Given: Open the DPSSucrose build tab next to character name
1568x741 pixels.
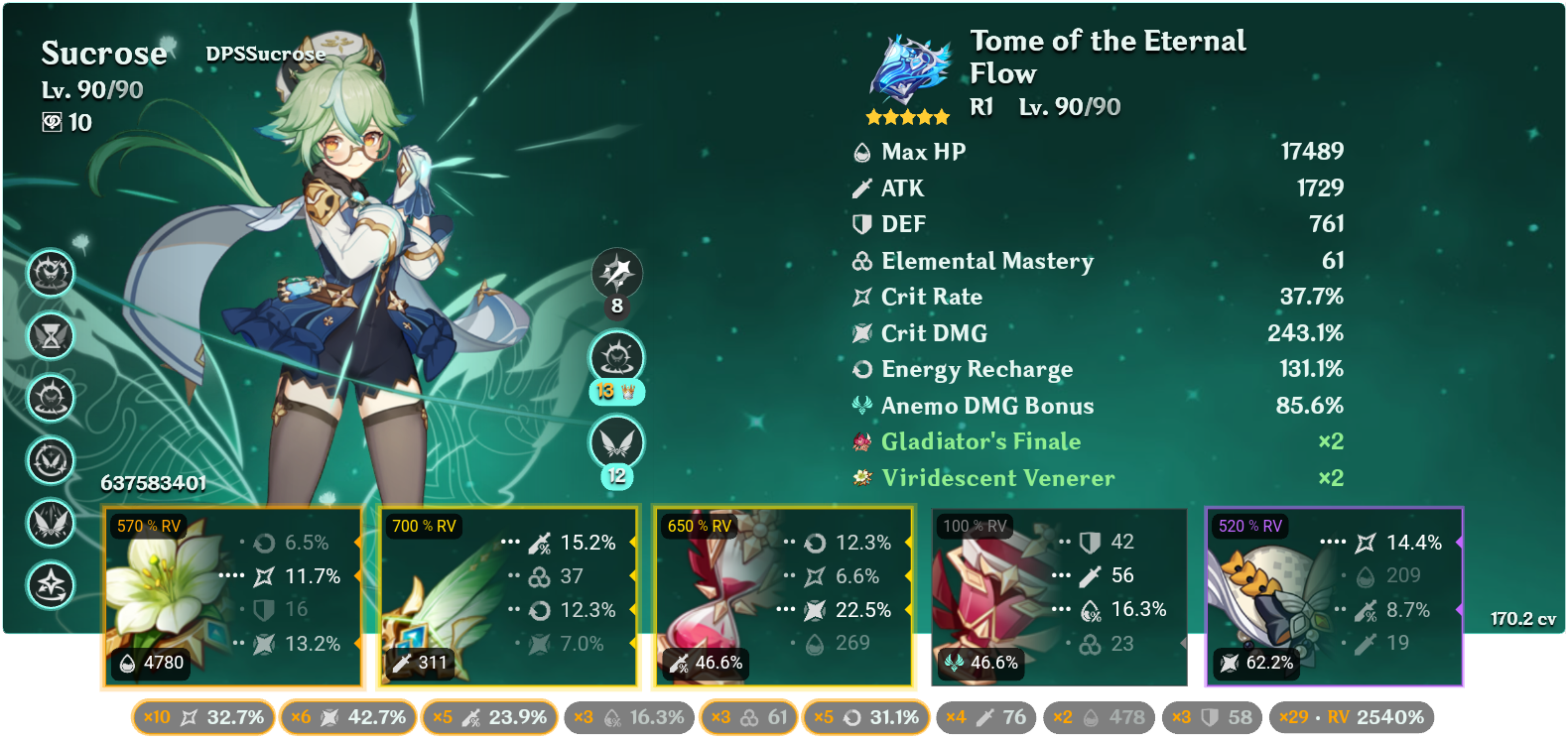Looking at the screenshot, I should 263,55.
